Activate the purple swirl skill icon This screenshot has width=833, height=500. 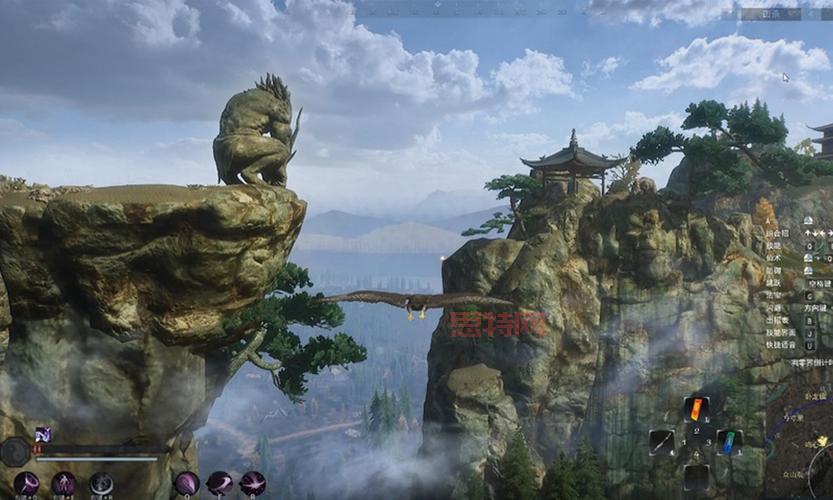click(26, 484)
